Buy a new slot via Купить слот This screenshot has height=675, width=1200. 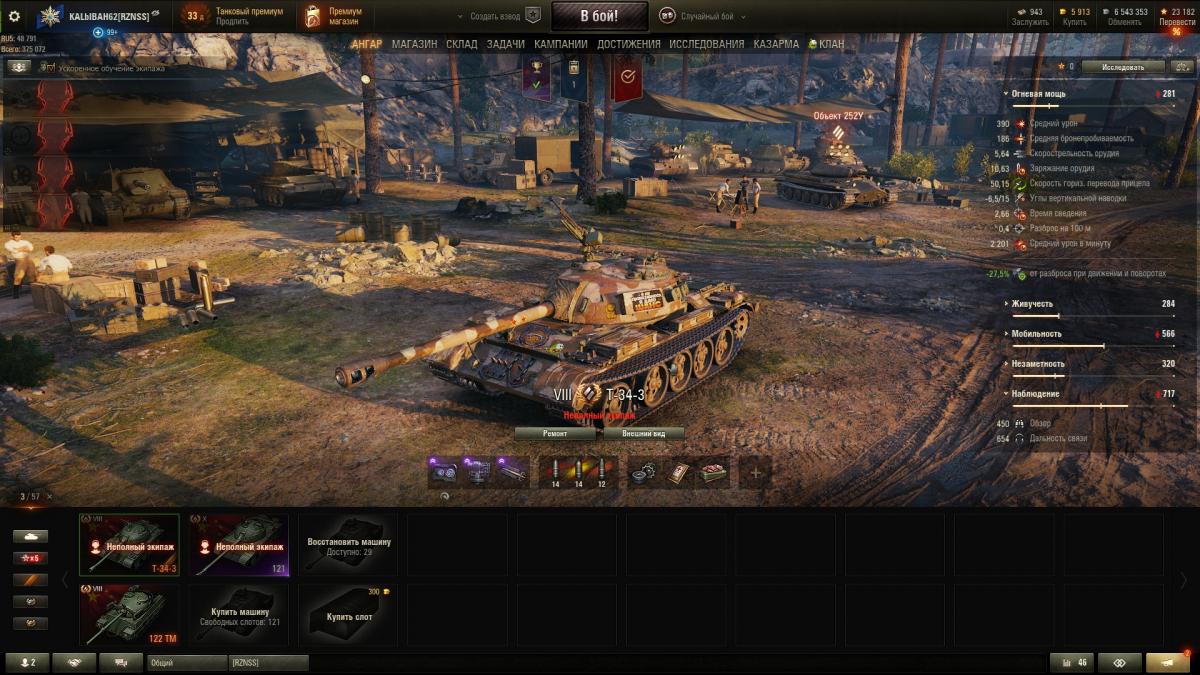[x=349, y=615]
